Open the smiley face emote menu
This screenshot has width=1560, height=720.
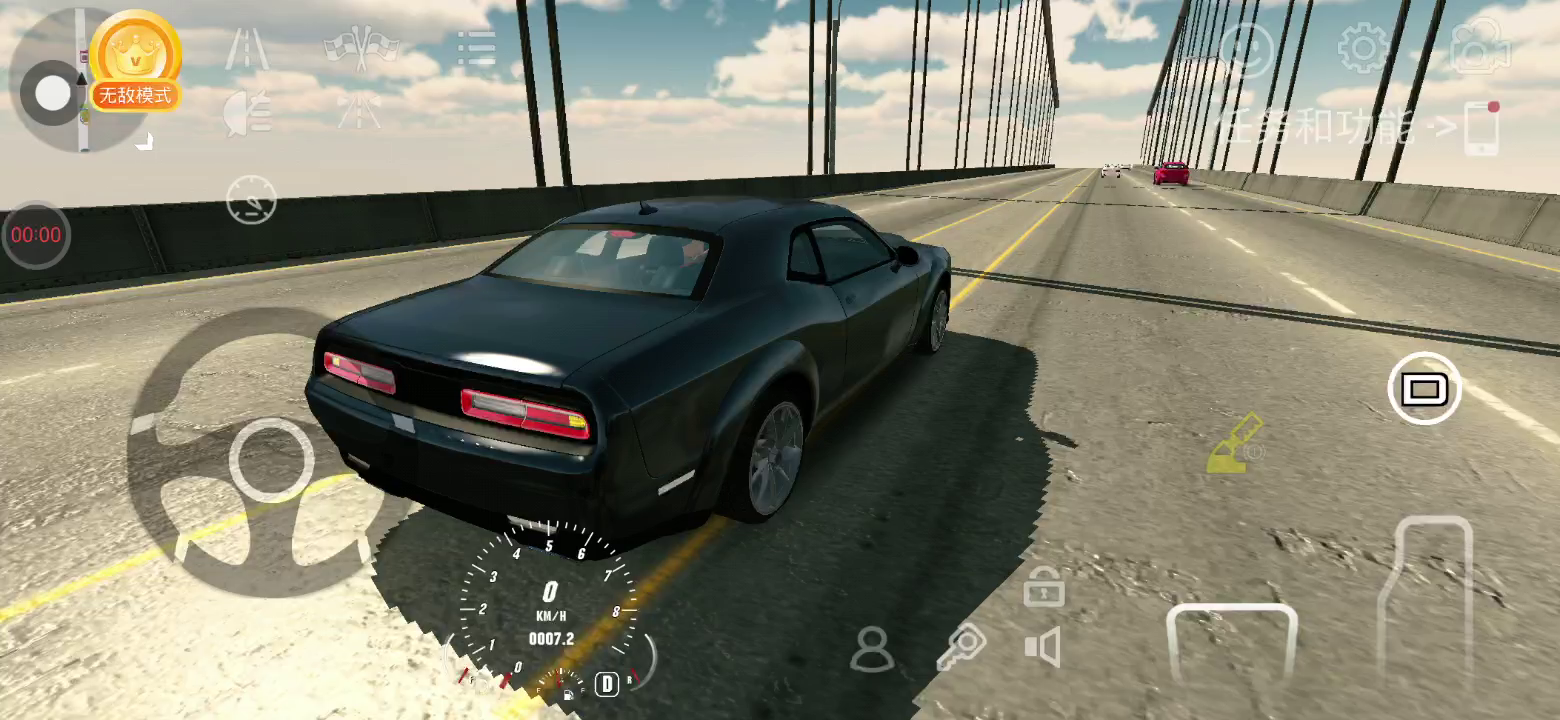click(x=1246, y=49)
